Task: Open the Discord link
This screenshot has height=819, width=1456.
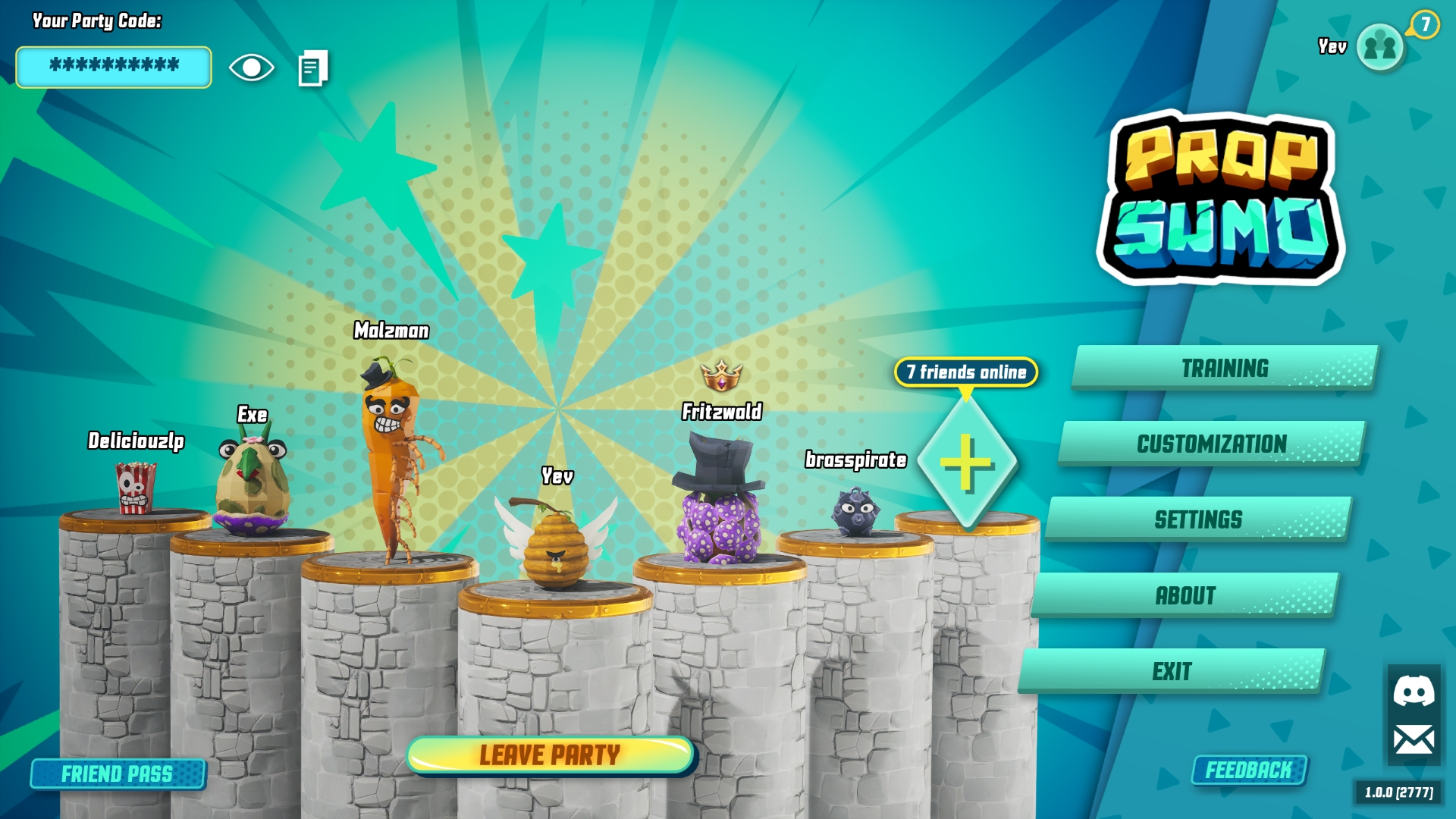Action: tap(1414, 691)
